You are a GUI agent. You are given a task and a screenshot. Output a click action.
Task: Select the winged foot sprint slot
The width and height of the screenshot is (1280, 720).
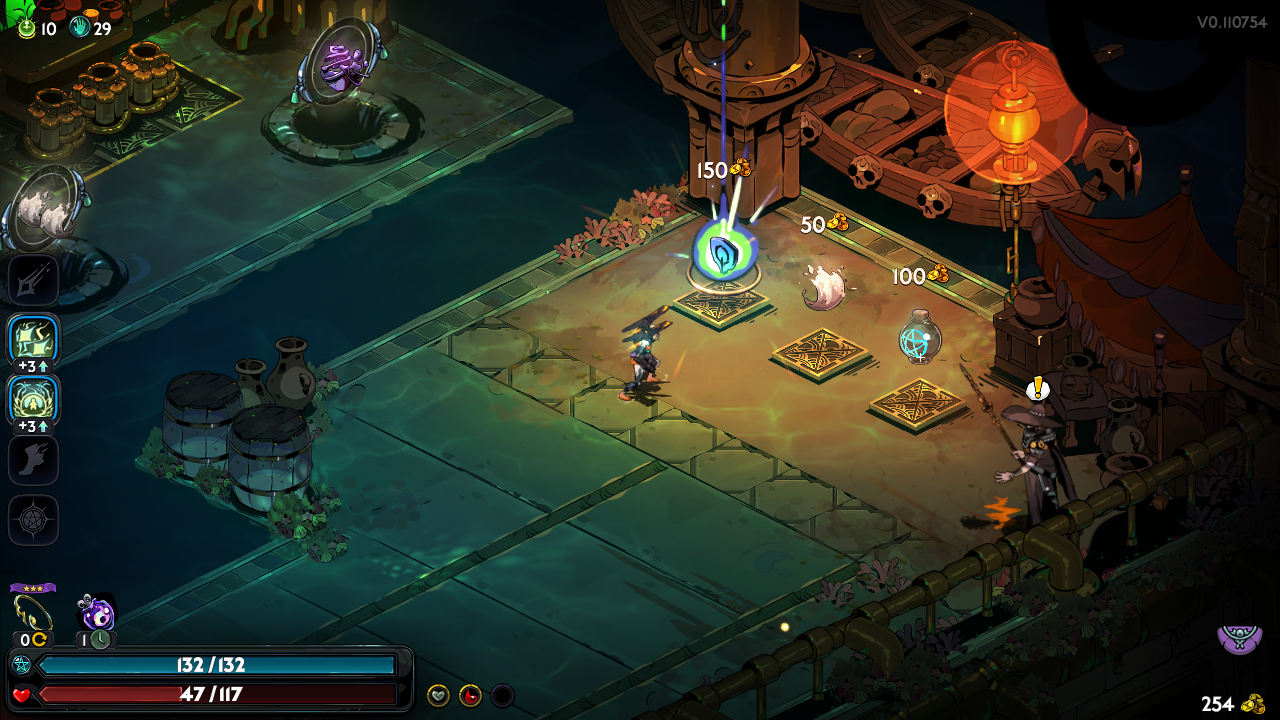tap(33, 460)
